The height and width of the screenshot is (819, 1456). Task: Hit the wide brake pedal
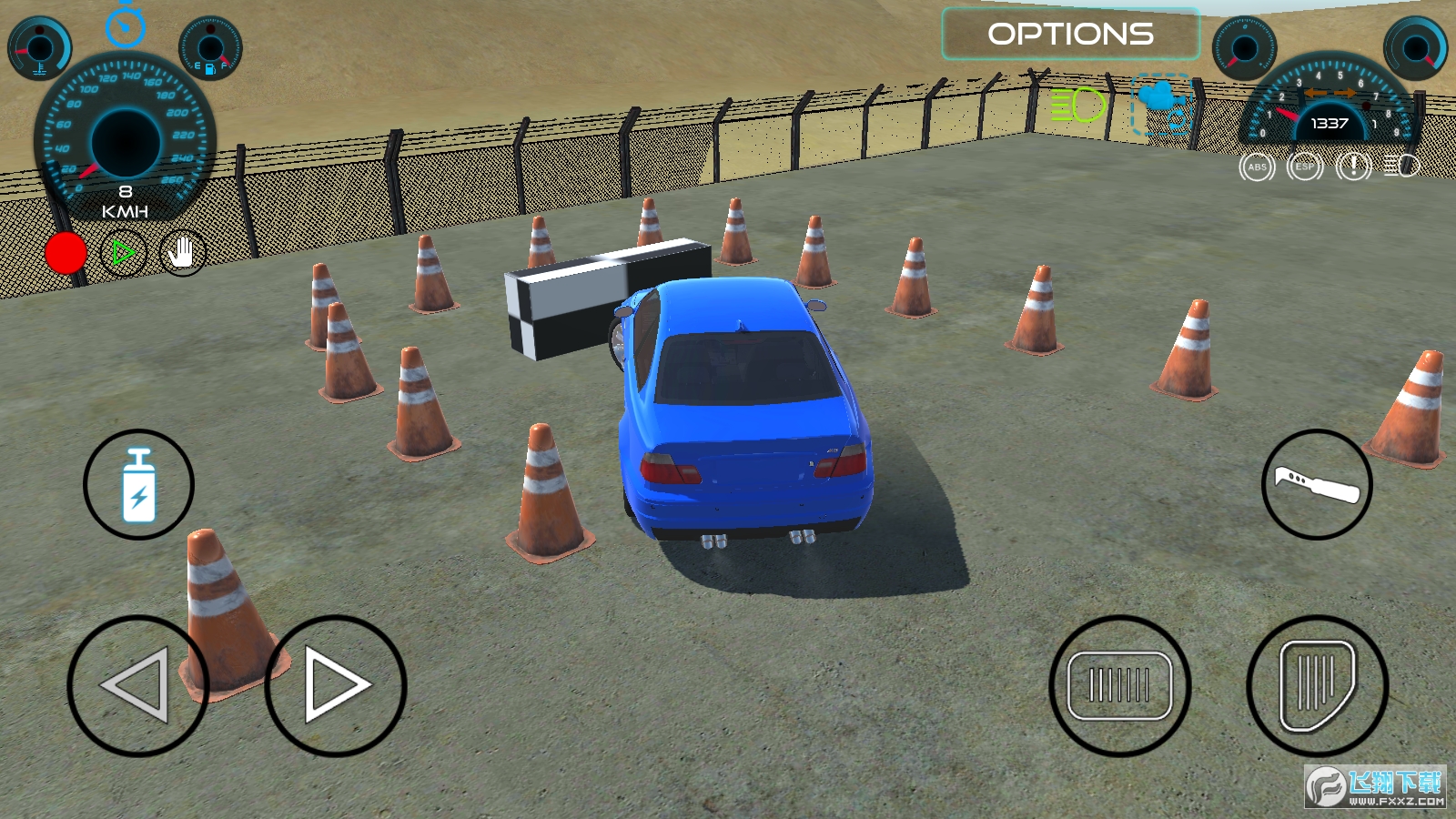pyautogui.click(x=1119, y=685)
